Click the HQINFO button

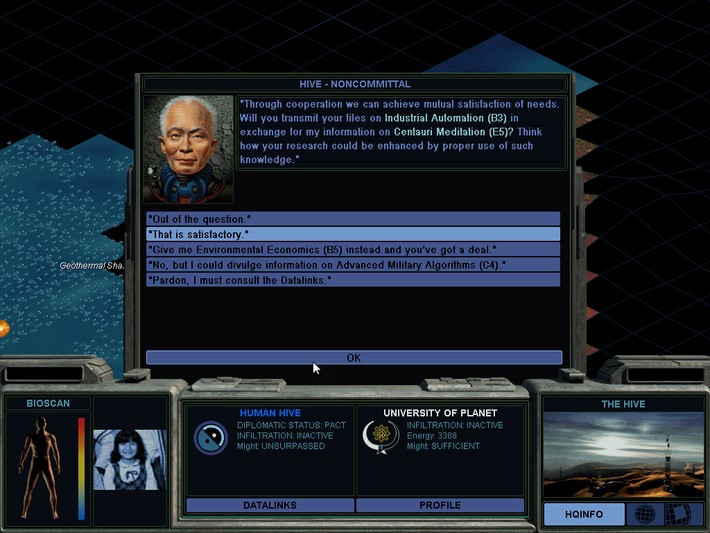click(585, 514)
